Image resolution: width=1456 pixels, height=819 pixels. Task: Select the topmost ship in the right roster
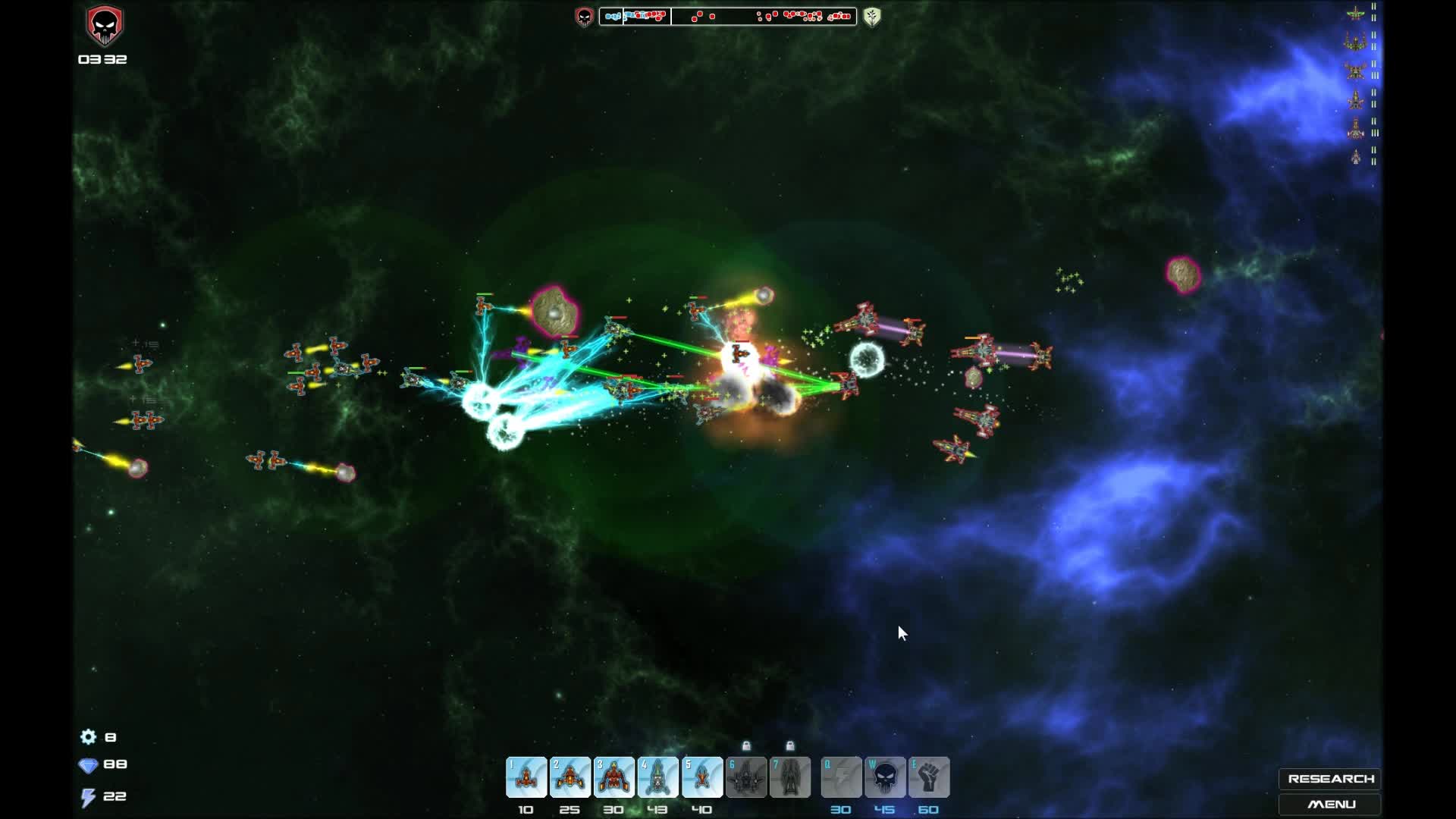pyautogui.click(x=1357, y=13)
